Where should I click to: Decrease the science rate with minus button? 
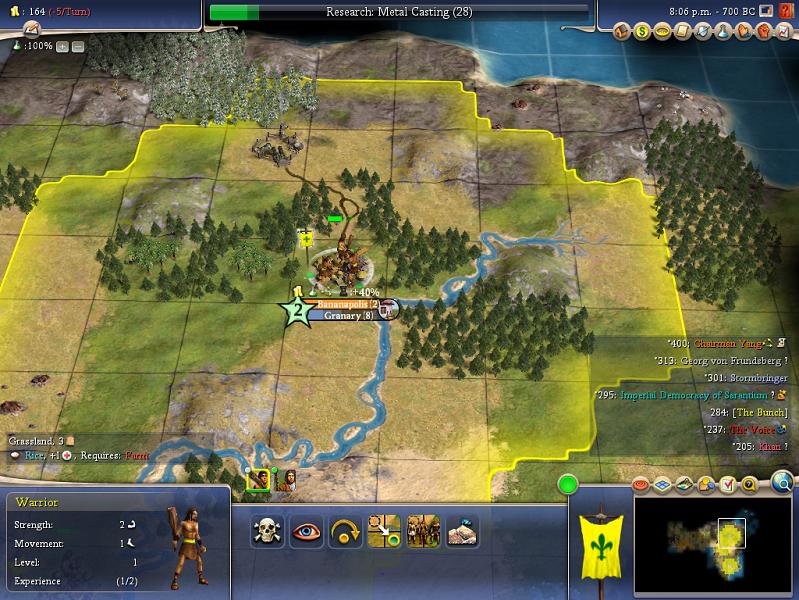[78, 46]
